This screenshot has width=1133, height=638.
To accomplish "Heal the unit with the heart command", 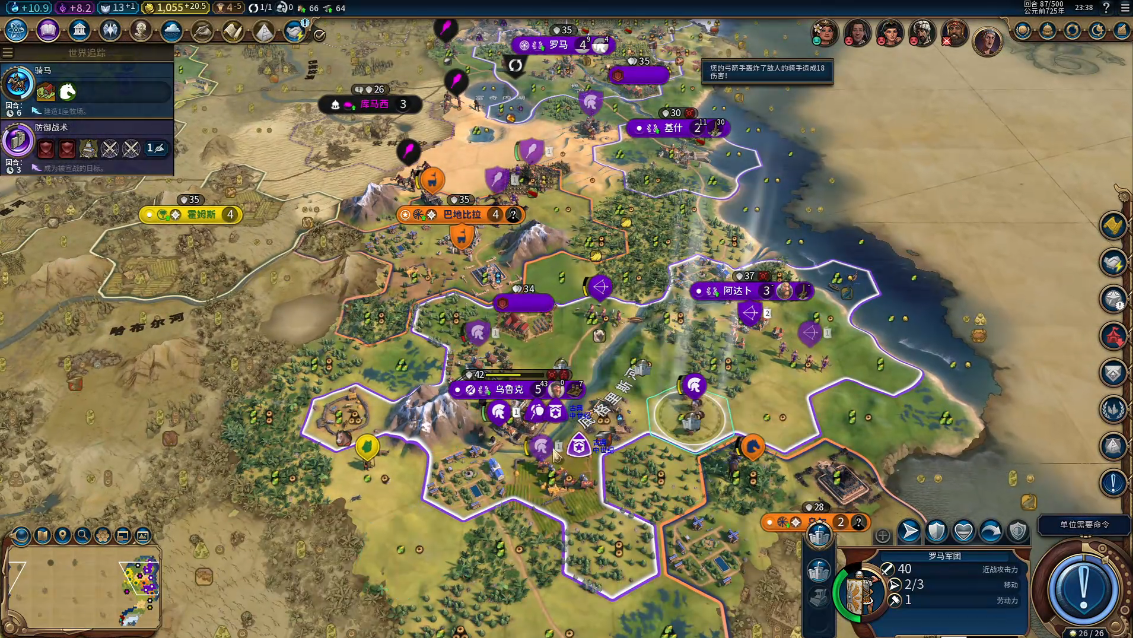I will (x=964, y=531).
